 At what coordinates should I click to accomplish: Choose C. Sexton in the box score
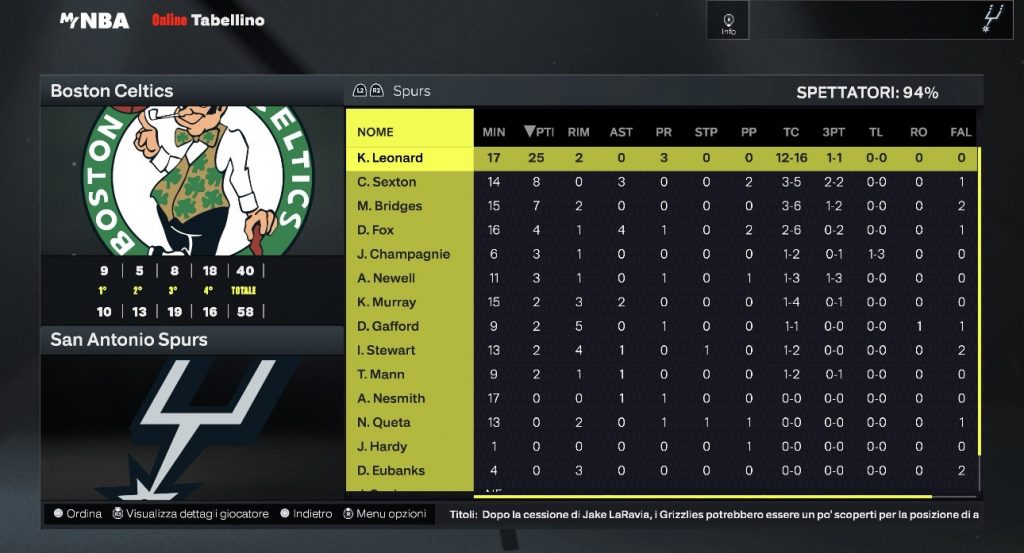coord(387,182)
